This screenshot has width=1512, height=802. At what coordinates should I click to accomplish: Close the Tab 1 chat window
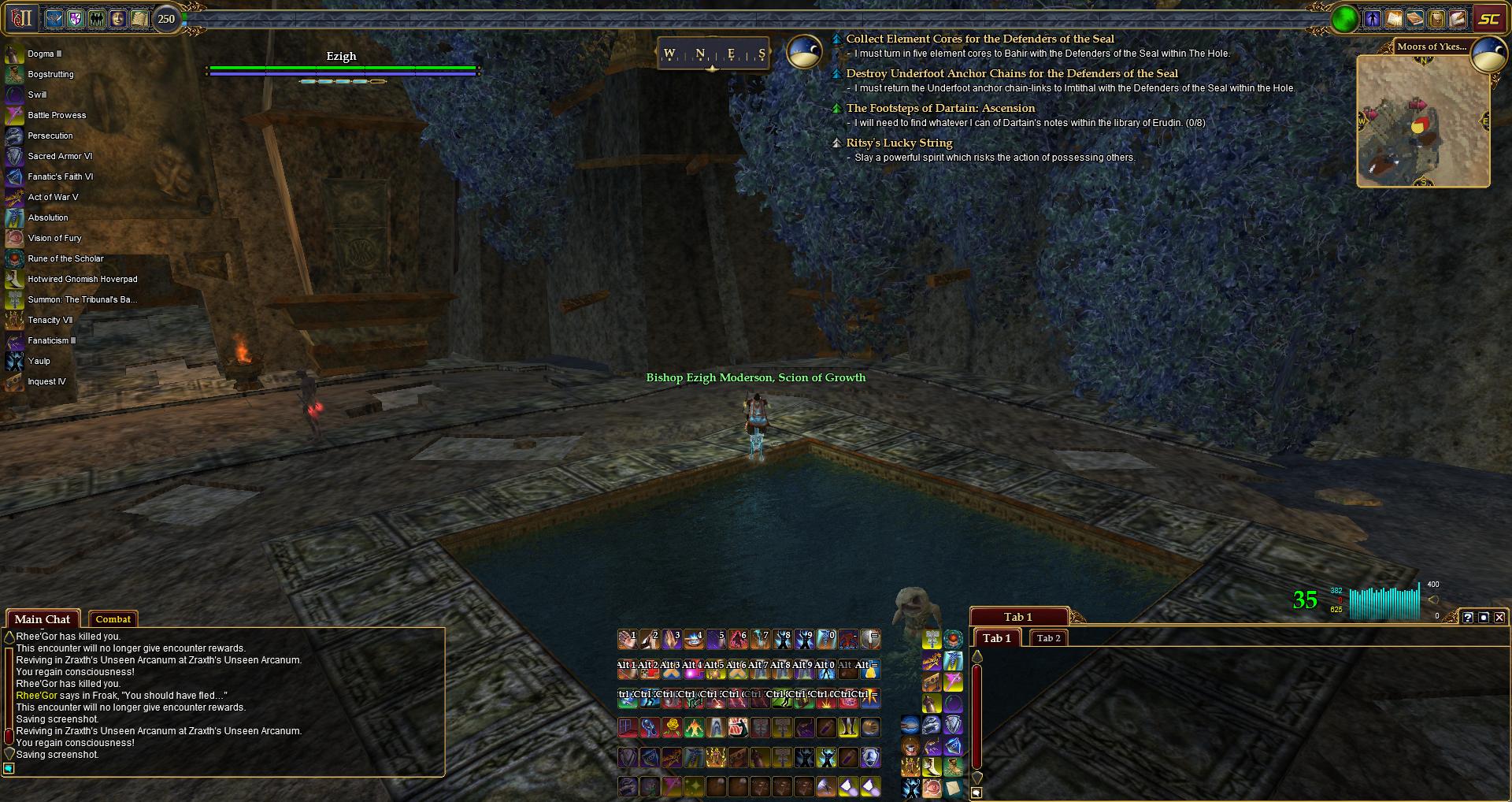(x=1499, y=618)
